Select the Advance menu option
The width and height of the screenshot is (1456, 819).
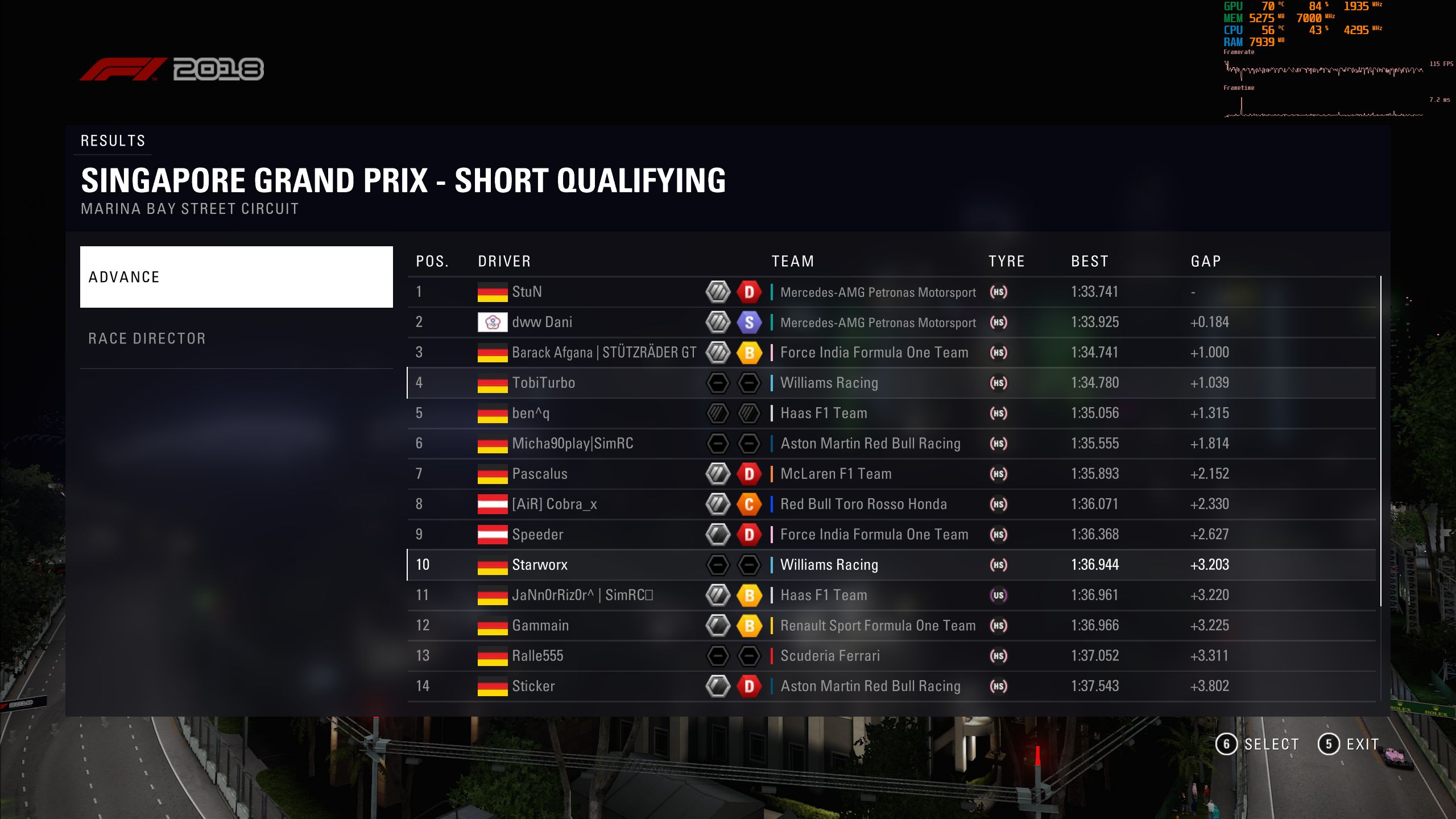coord(236,277)
